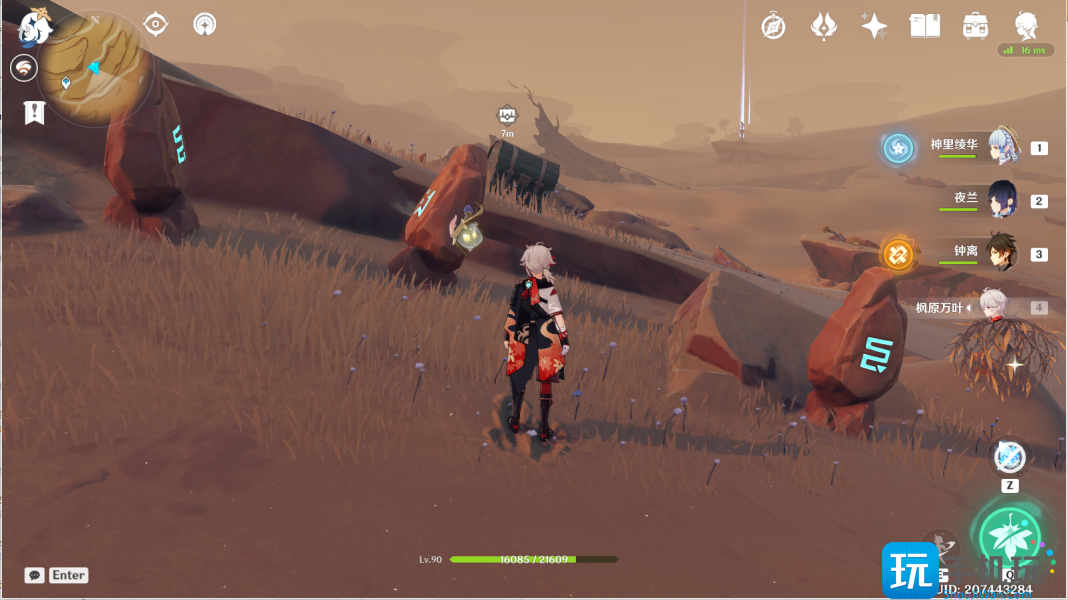Open the winged battle pass icon
The width and height of the screenshot is (1068, 600).
coord(823,26)
